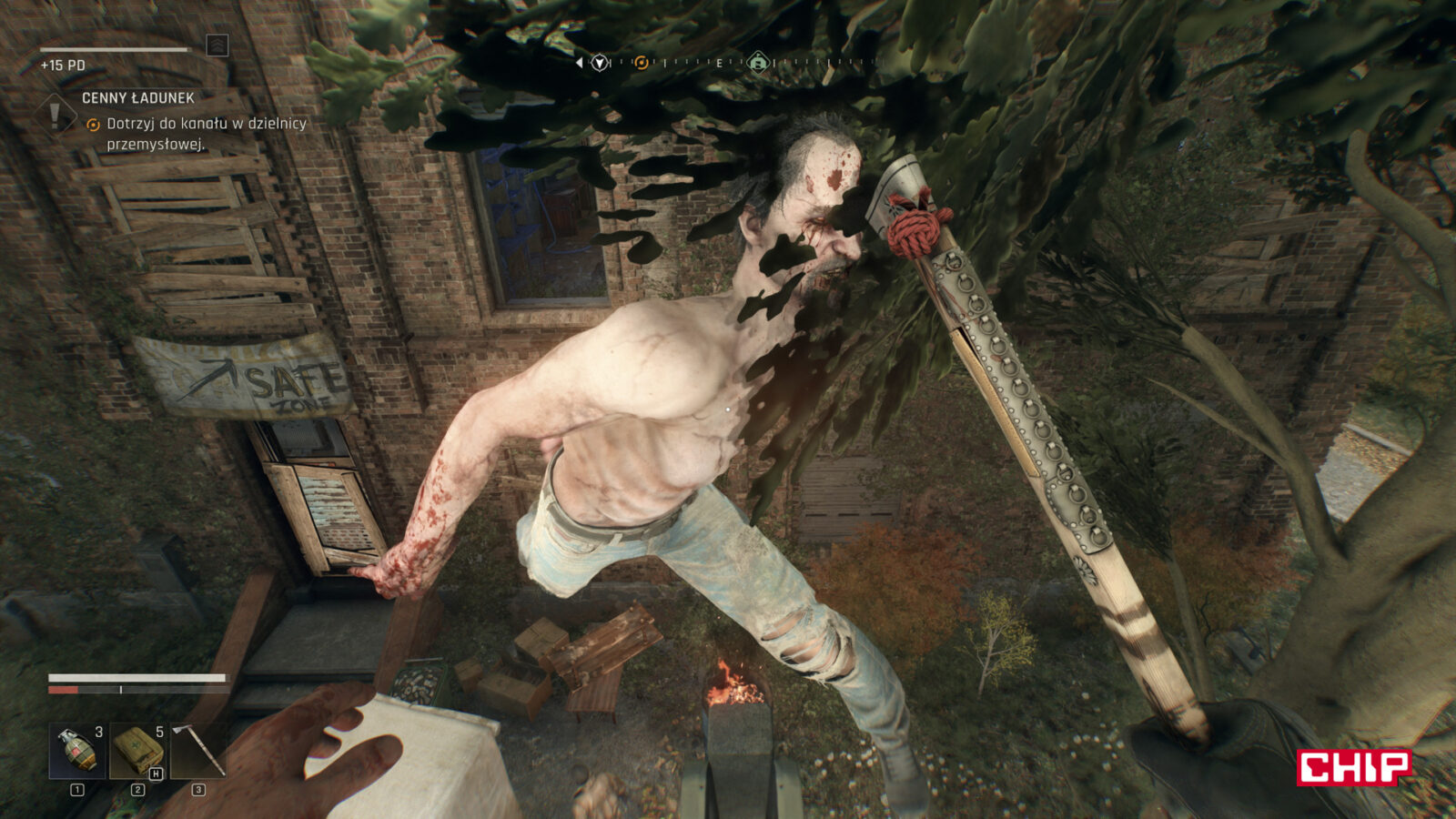
Task: Click the quest exclamation mark diamond icon
Action: pos(56,116)
